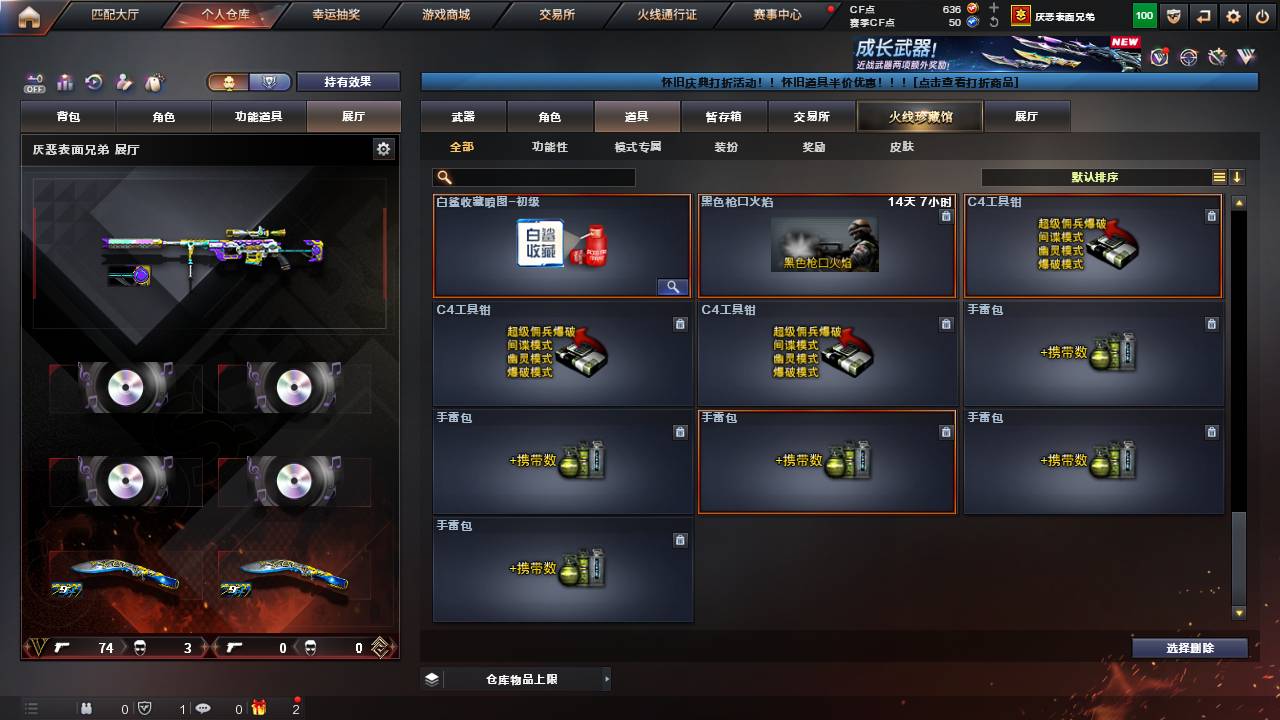Image resolution: width=1280 pixels, height=720 pixels.
Task: Toggle the list view icon beside the sort dropdown
Action: pos(1217,177)
